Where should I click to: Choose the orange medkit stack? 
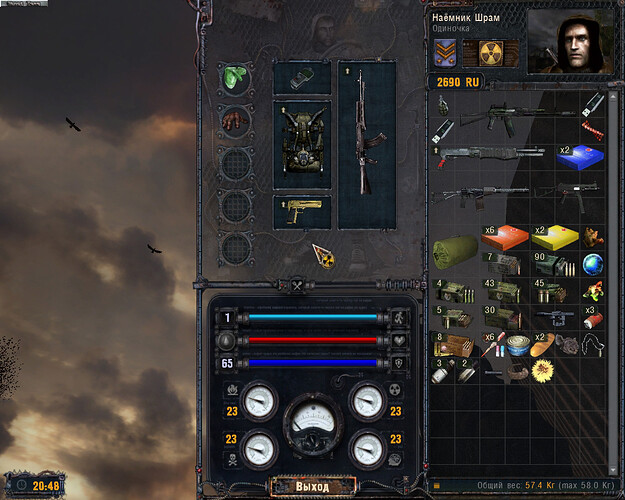506,238
